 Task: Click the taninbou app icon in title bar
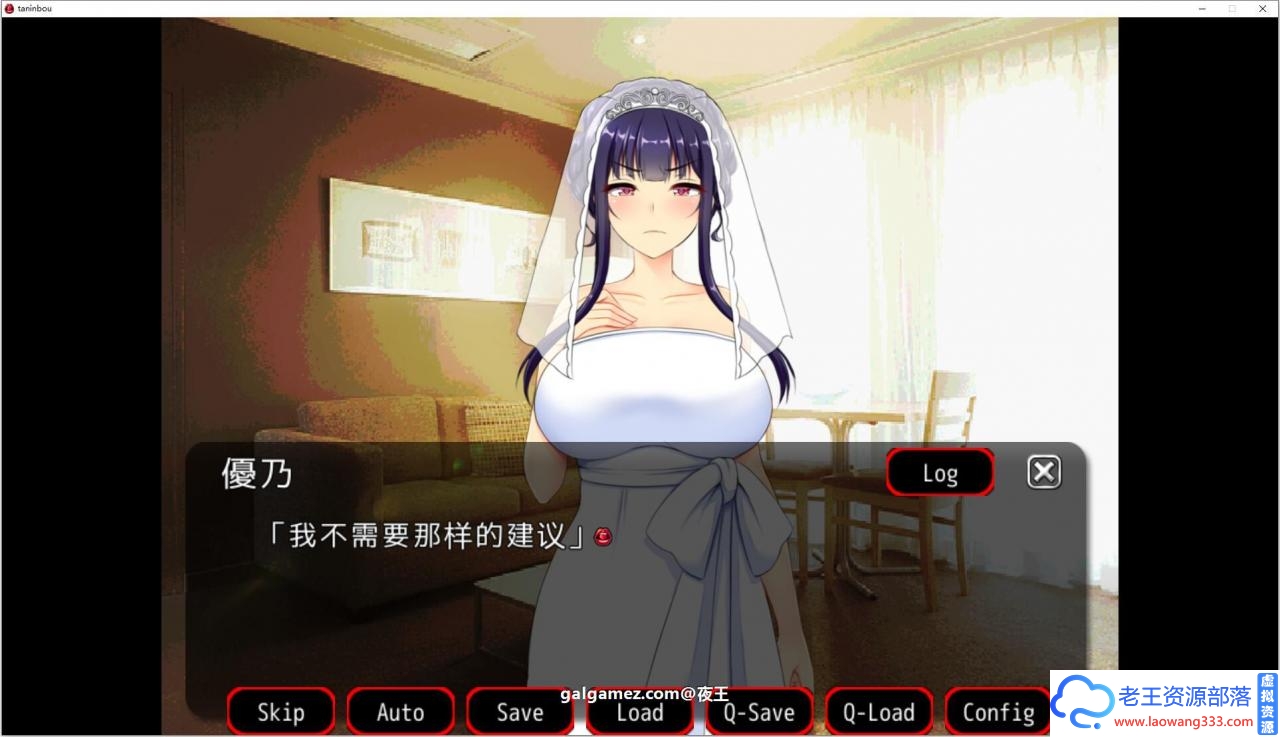click(9, 8)
